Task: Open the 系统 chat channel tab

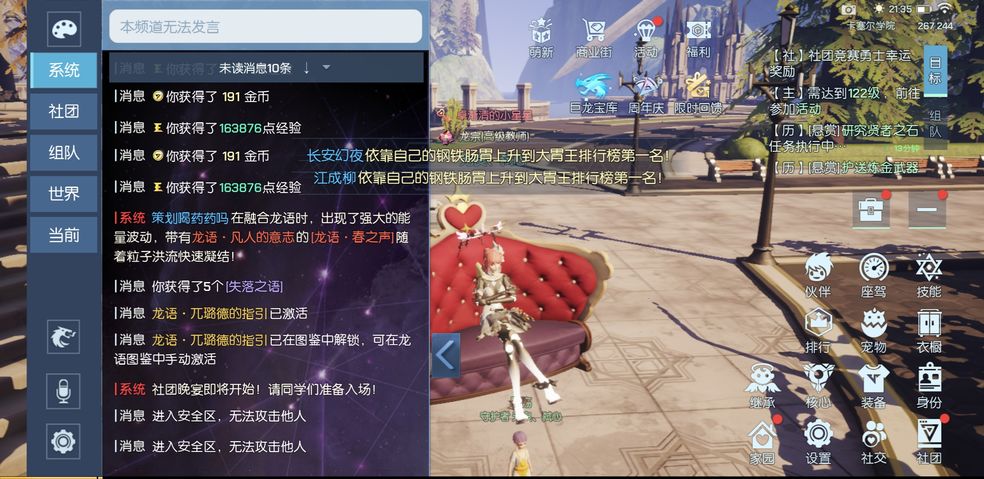Action: click(64, 70)
